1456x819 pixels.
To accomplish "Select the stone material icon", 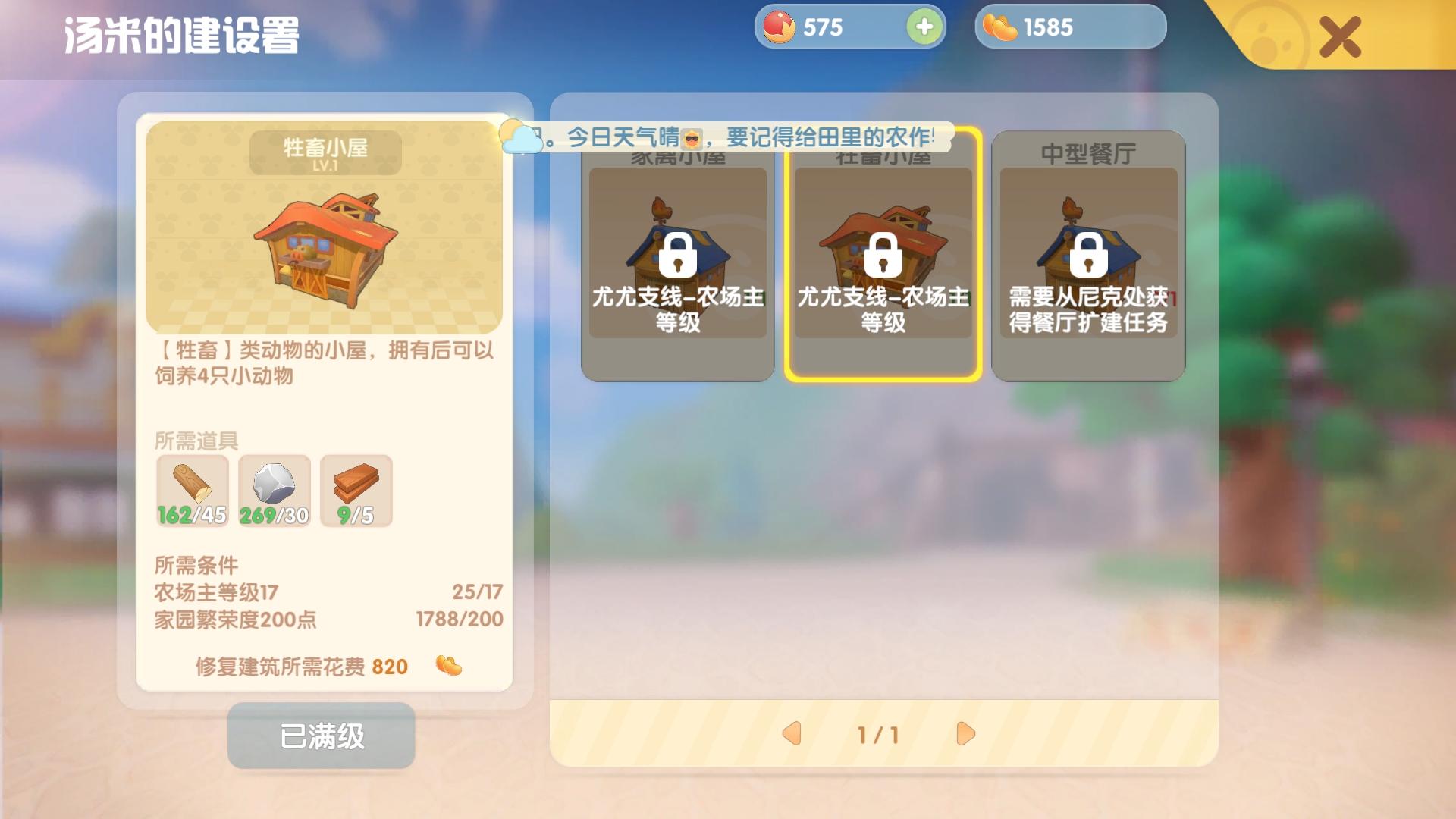I will [274, 489].
